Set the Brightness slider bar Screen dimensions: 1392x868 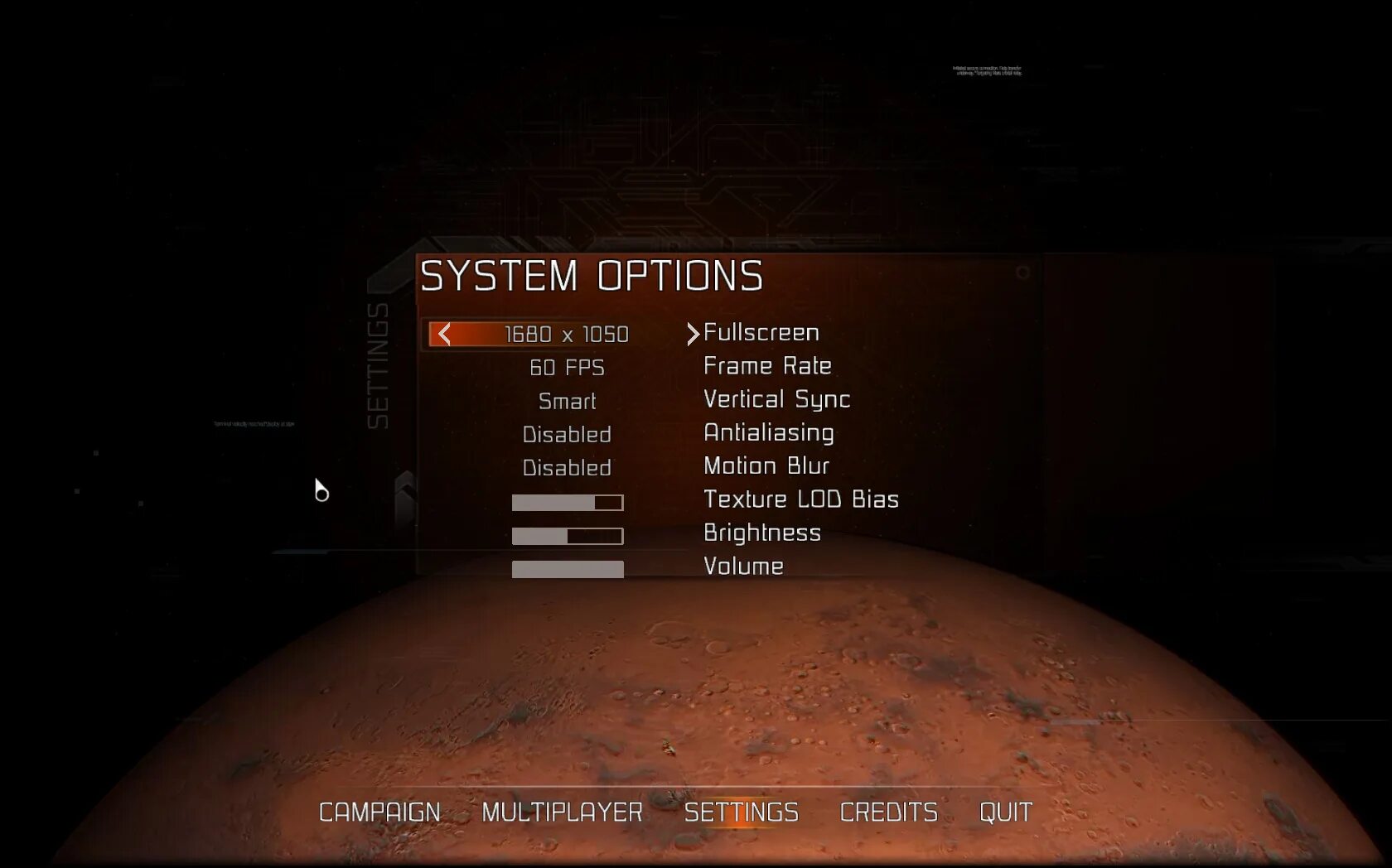[x=568, y=536]
